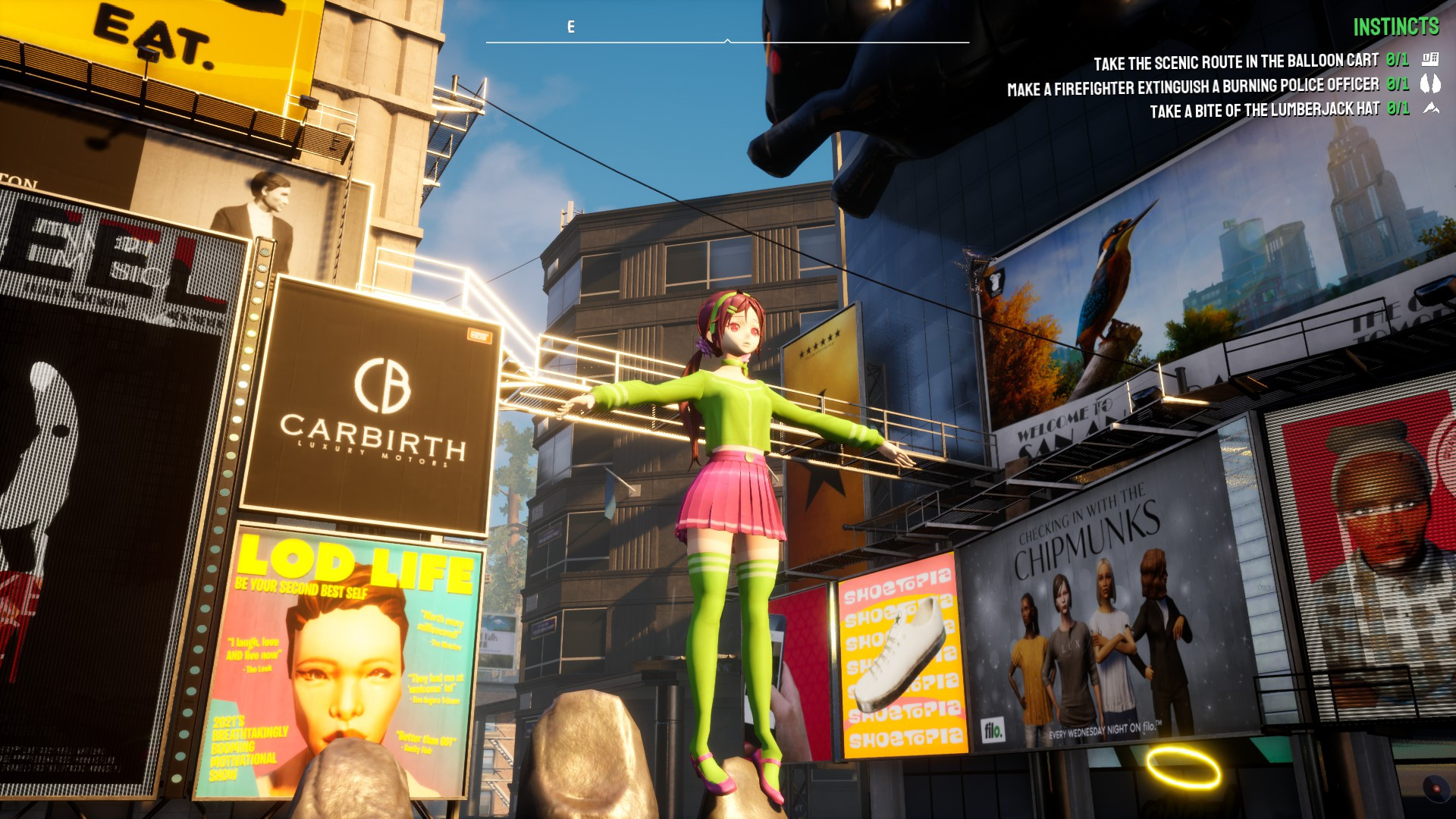Click the hoof print icon beside firefighter instinct
The height and width of the screenshot is (819, 1456).
(1430, 83)
